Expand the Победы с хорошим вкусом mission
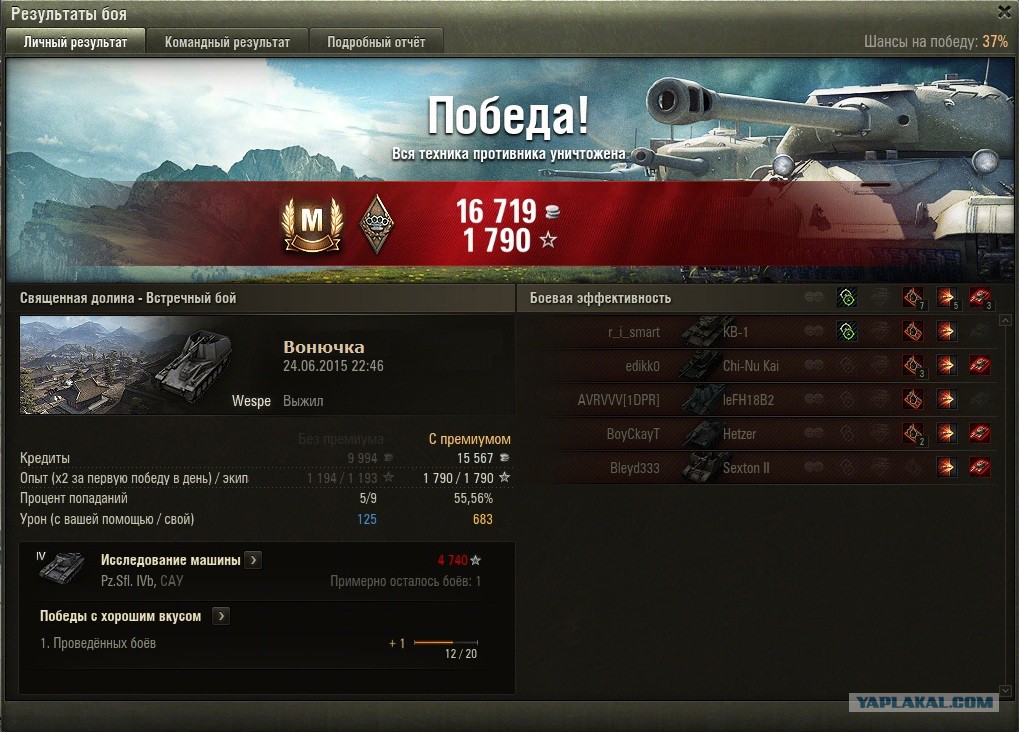Image resolution: width=1019 pixels, height=732 pixels. [221, 616]
